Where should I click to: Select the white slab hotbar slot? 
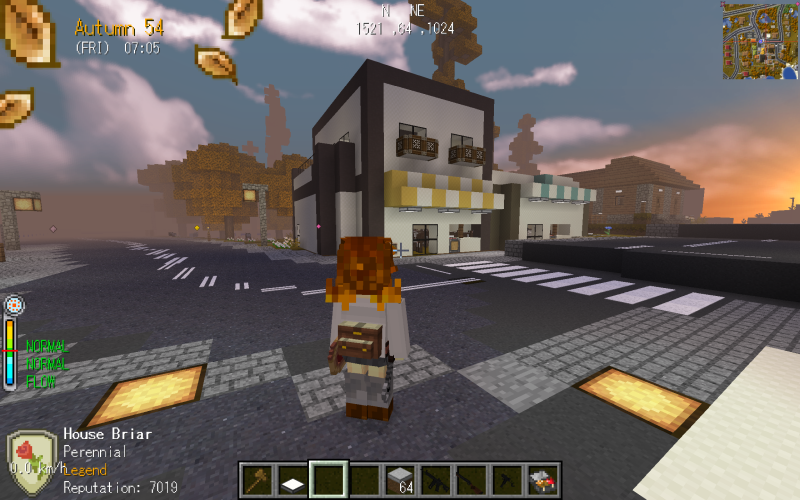(x=293, y=480)
